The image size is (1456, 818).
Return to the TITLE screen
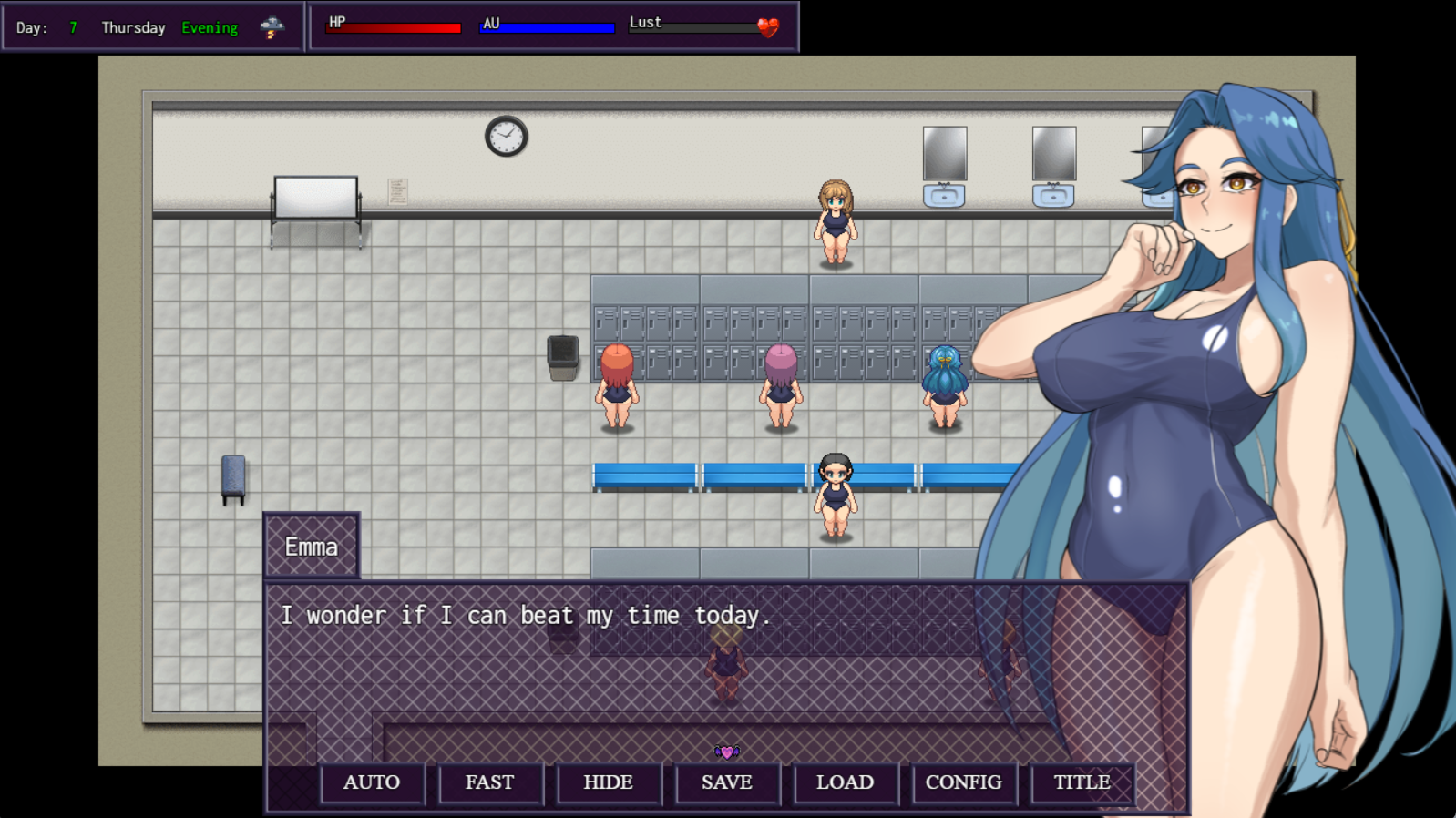(1082, 782)
